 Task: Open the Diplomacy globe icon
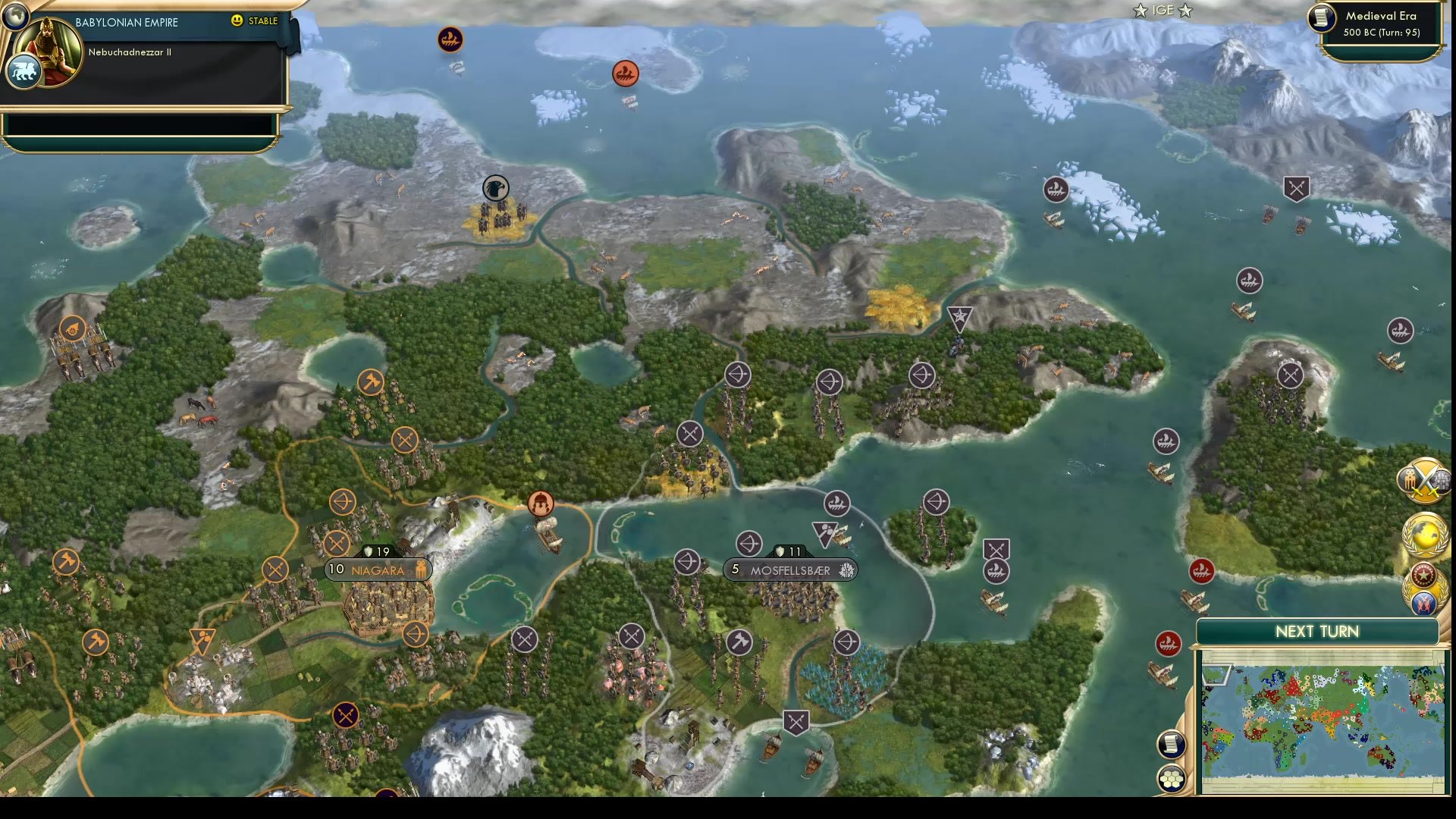tap(1424, 532)
